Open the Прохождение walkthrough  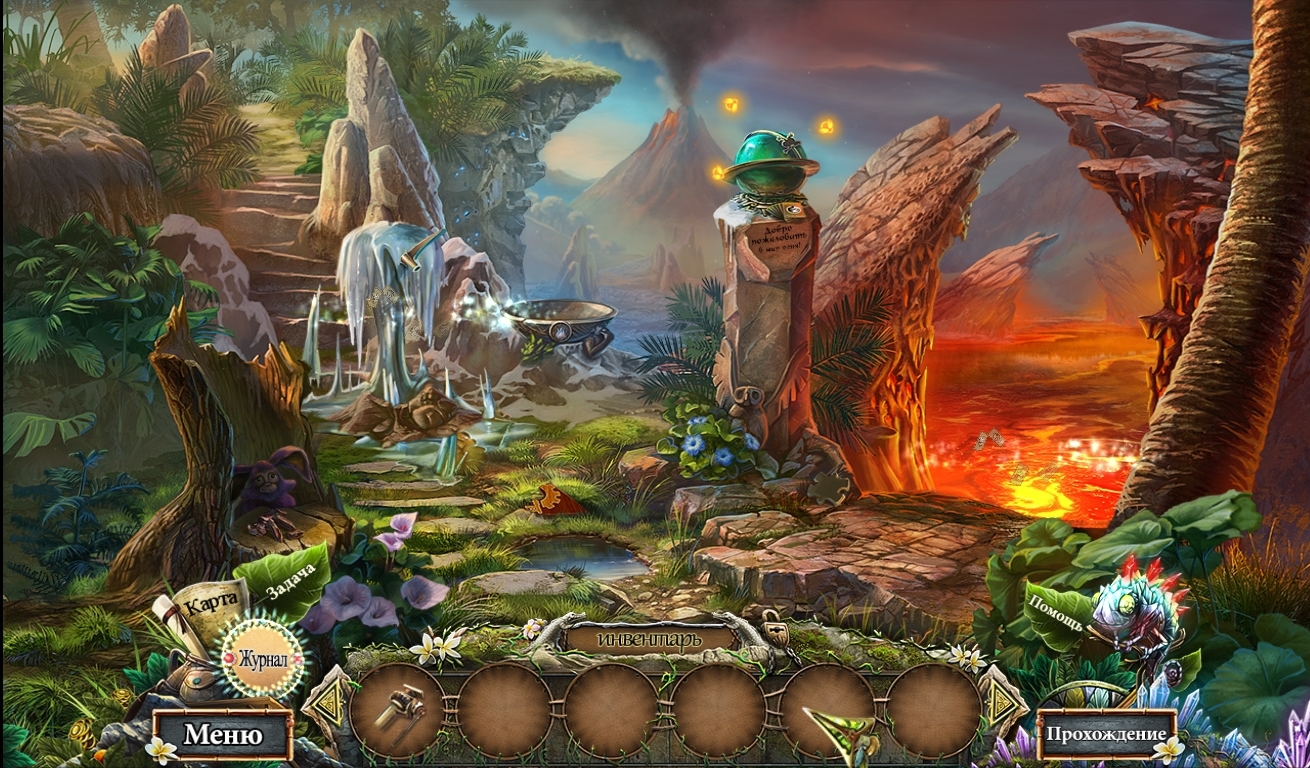1106,735
